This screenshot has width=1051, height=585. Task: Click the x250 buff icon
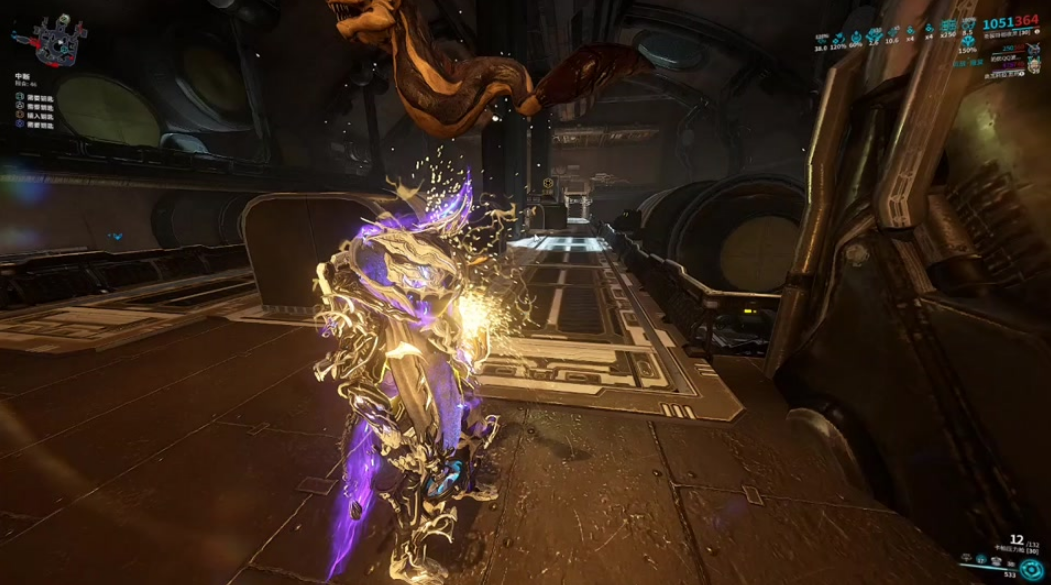click(948, 25)
